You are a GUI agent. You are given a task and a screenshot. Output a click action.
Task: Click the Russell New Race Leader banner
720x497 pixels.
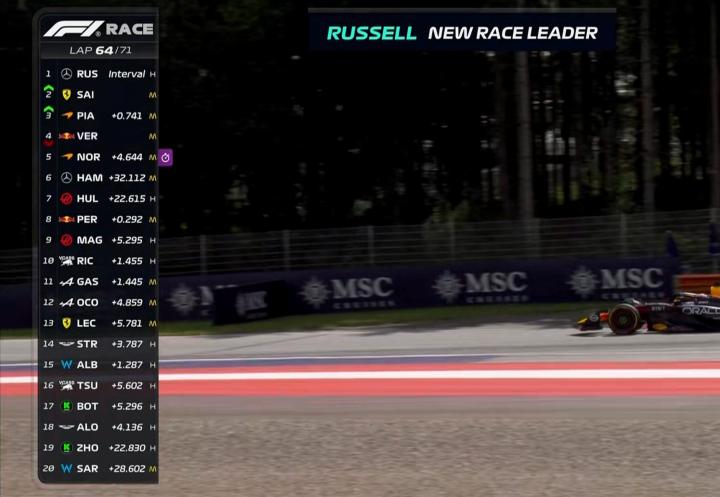(462, 33)
